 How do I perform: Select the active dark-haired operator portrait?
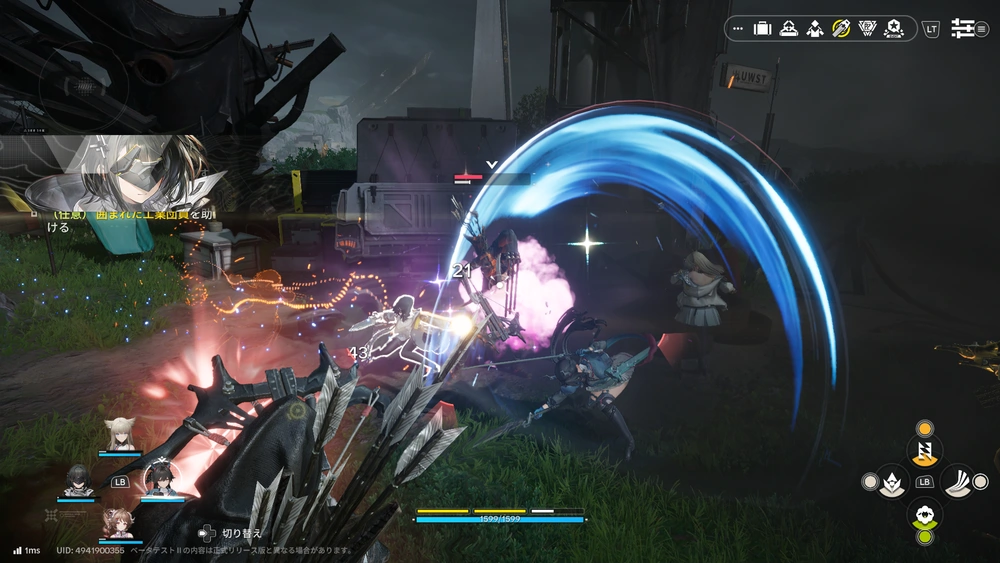point(160,478)
